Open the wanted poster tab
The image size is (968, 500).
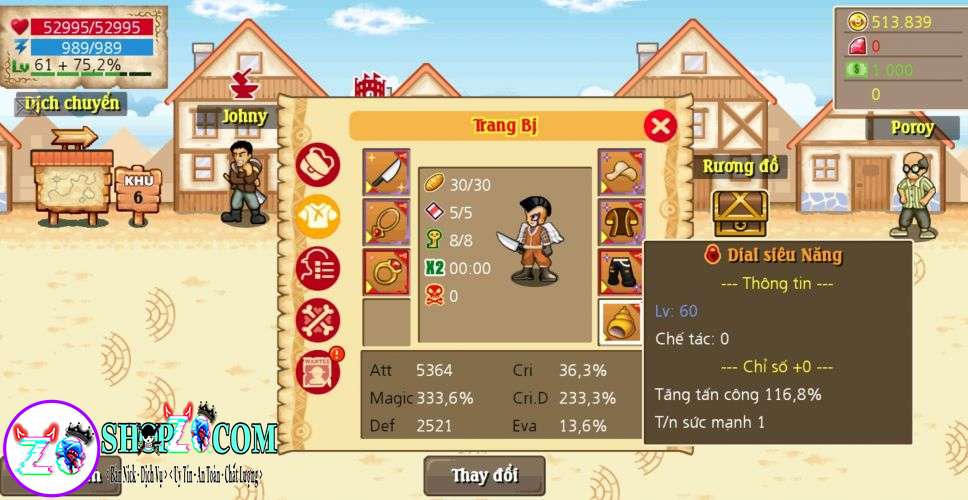pyautogui.click(x=318, y=371)
